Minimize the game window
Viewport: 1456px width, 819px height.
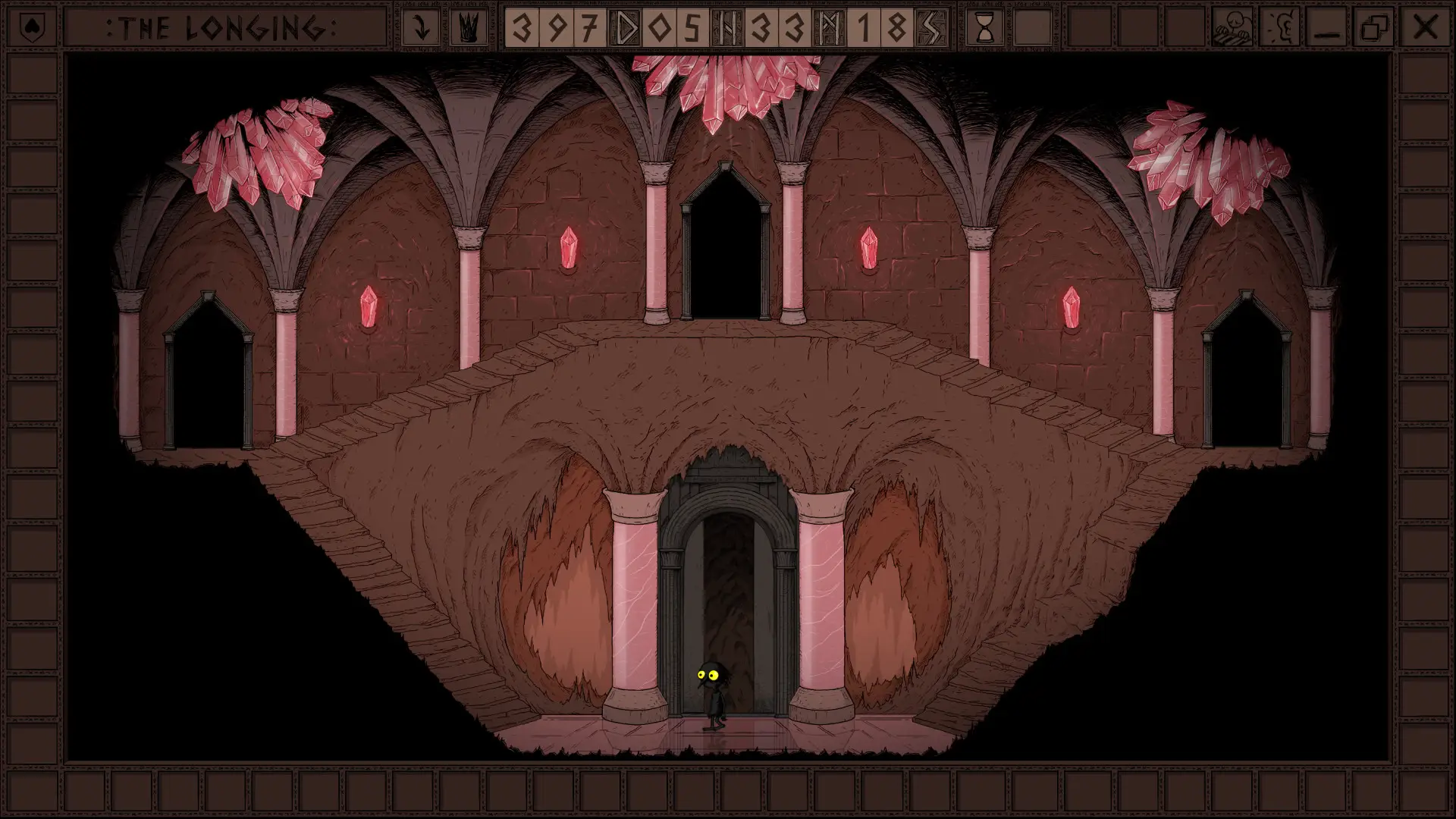(x=1328, y=28)
